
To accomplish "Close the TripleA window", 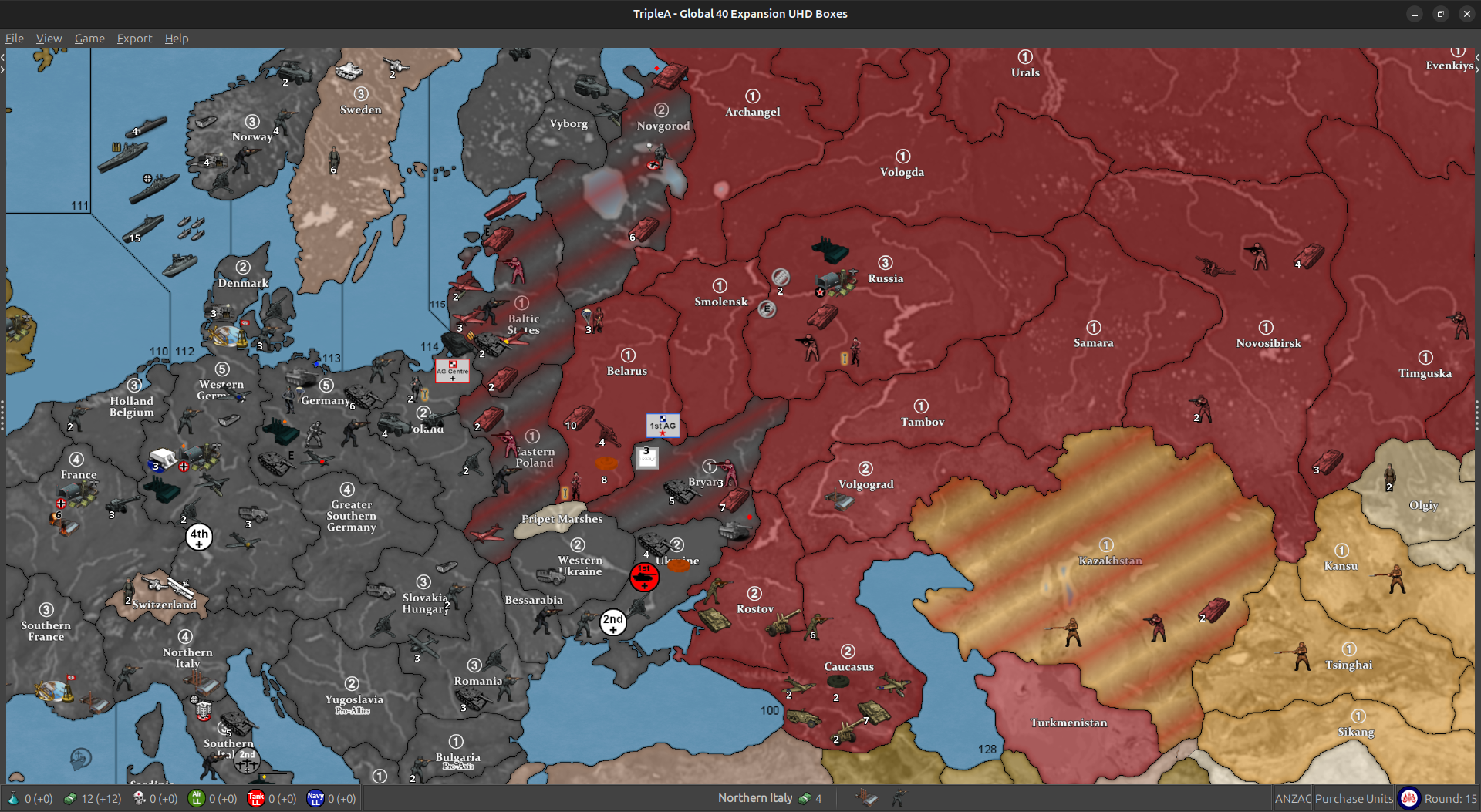I will 1466,14.
